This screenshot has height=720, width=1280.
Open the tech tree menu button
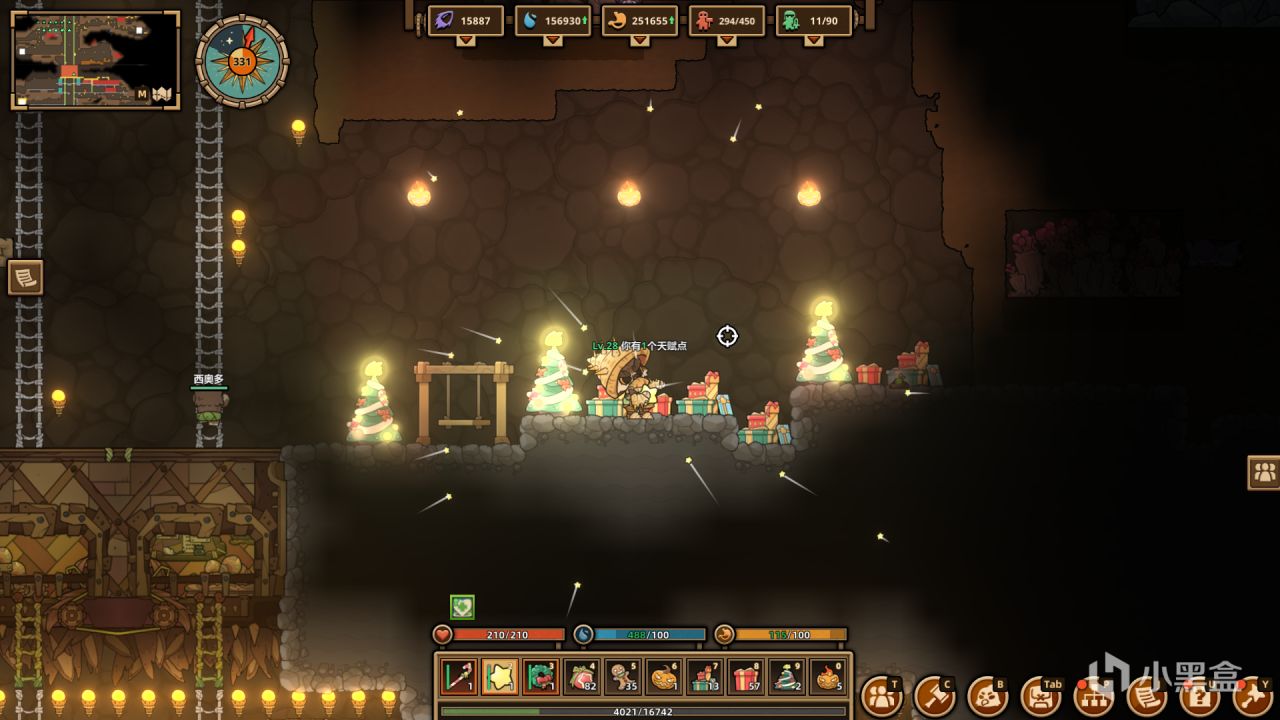(x=1093, y=696)
